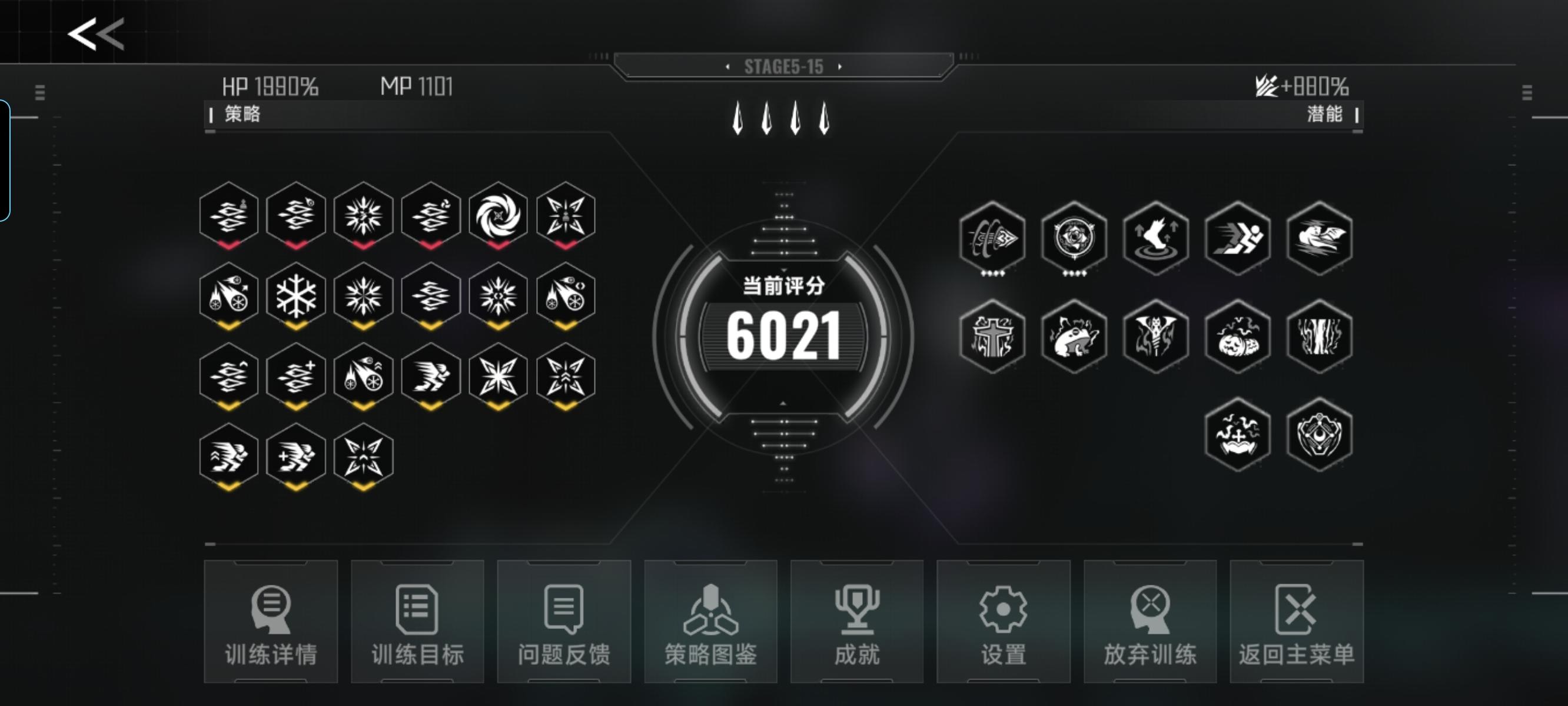Click the left arrow beside STAGE5-15

pyautogui.click(x=728, y=68)
